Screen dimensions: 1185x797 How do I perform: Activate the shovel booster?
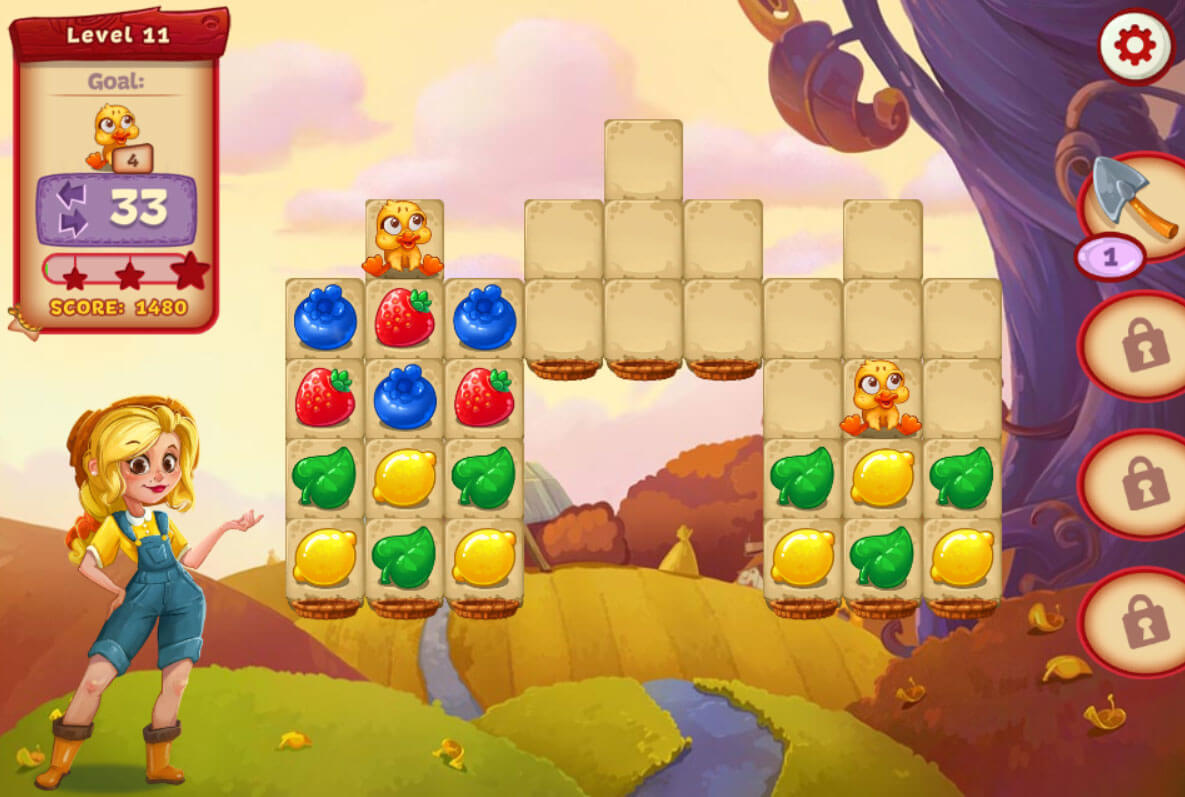(1133, 199)
